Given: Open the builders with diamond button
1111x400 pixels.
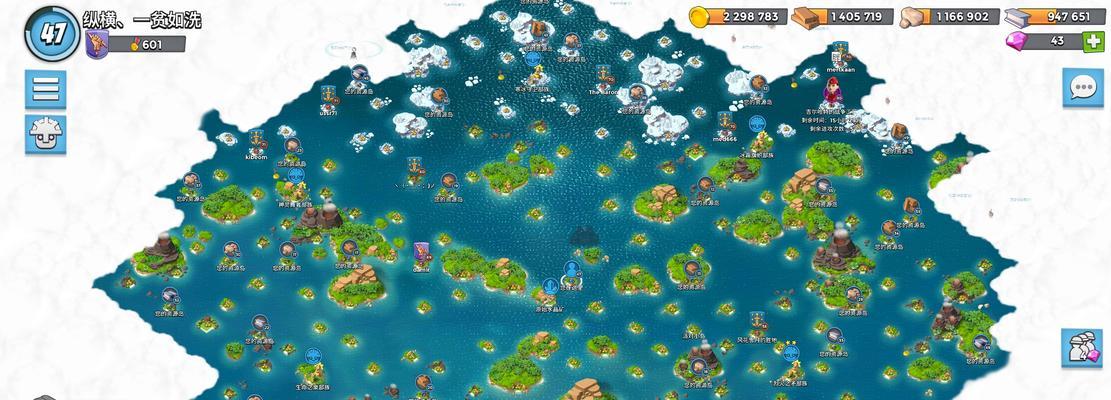Looking at the screenshot, I should pyautogui.click(x=1081, y=349).
